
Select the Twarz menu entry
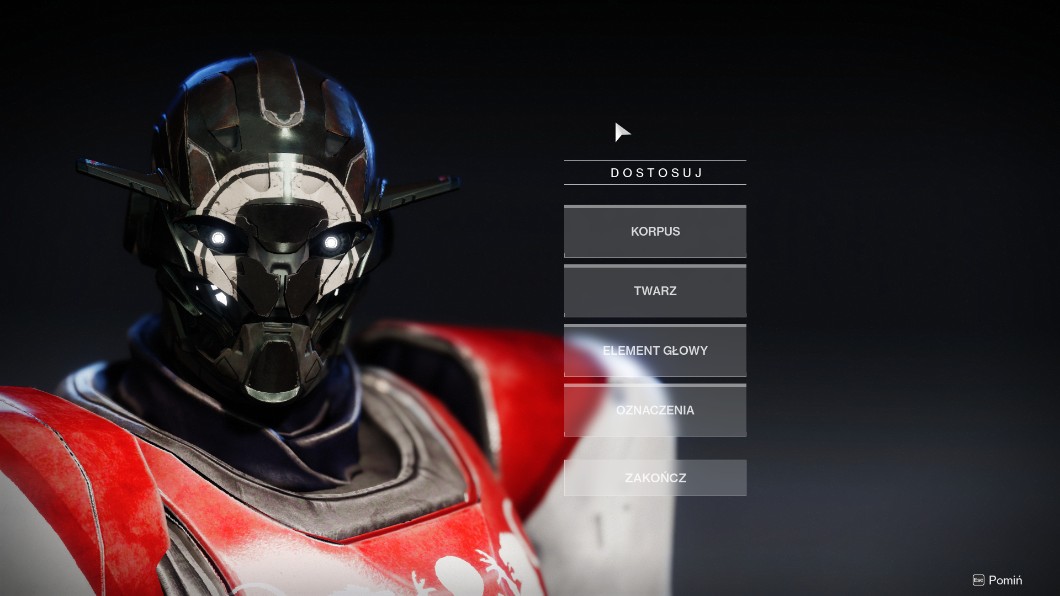[655, 291]
